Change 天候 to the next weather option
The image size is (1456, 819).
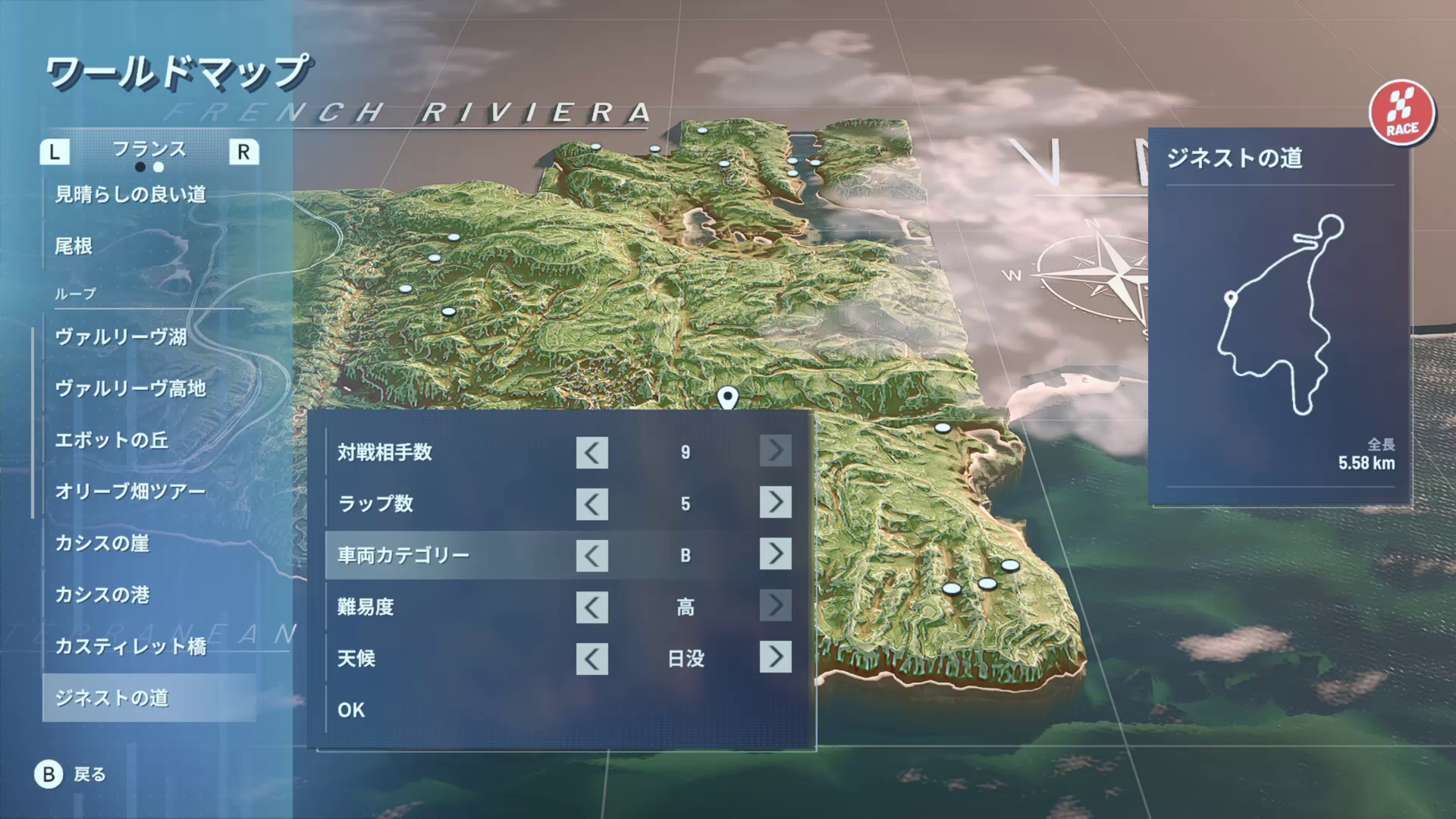(775, 657)
